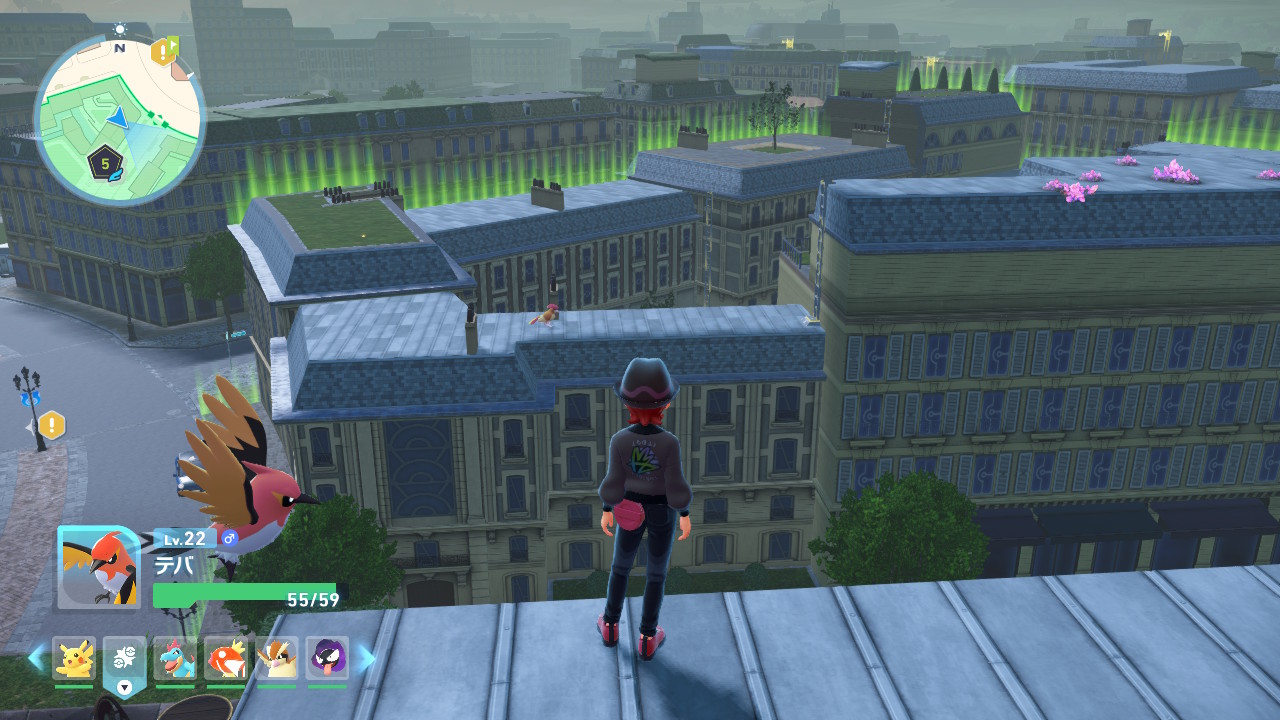Click the wild zone 5 badge on minimap

point(105,161)
